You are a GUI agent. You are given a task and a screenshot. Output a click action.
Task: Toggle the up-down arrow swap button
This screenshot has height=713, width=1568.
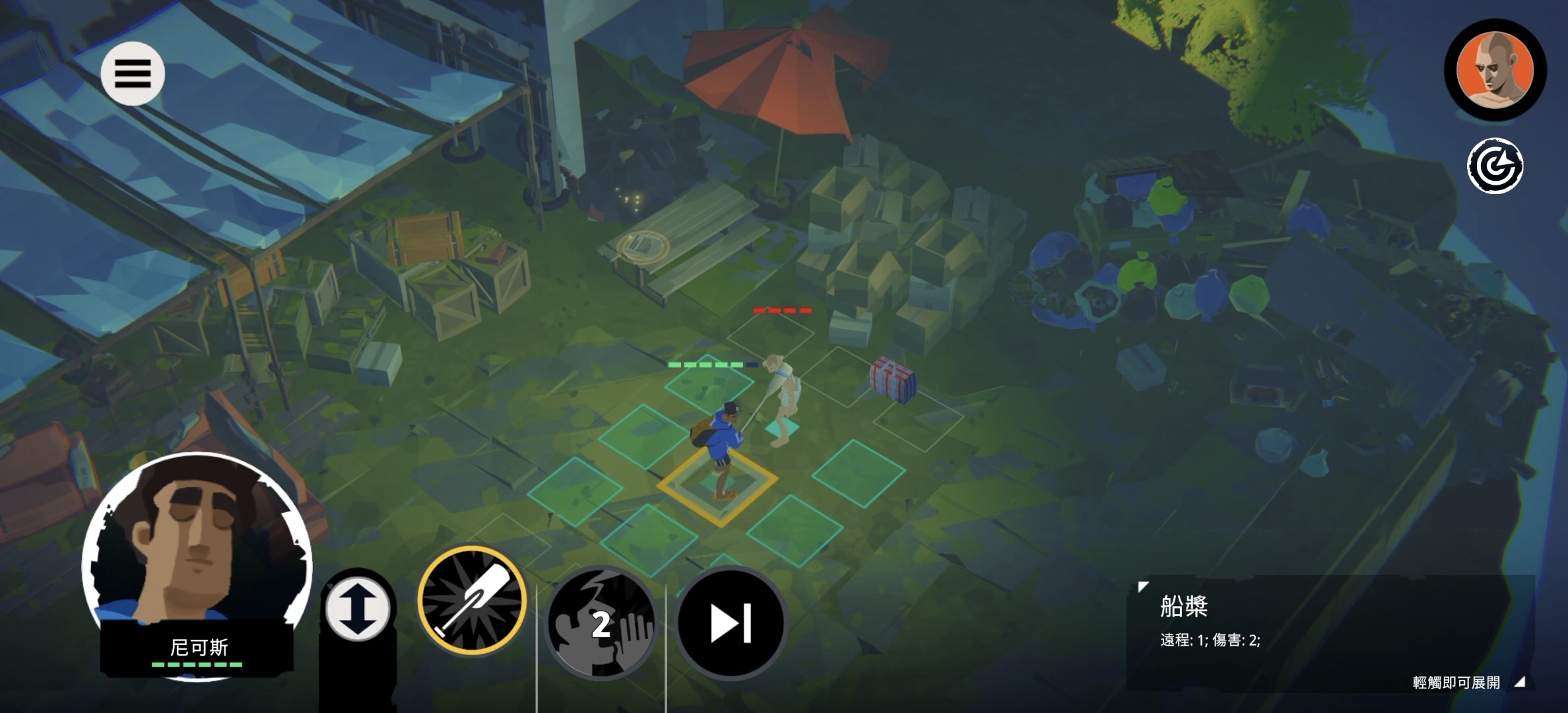click(358, 608)
